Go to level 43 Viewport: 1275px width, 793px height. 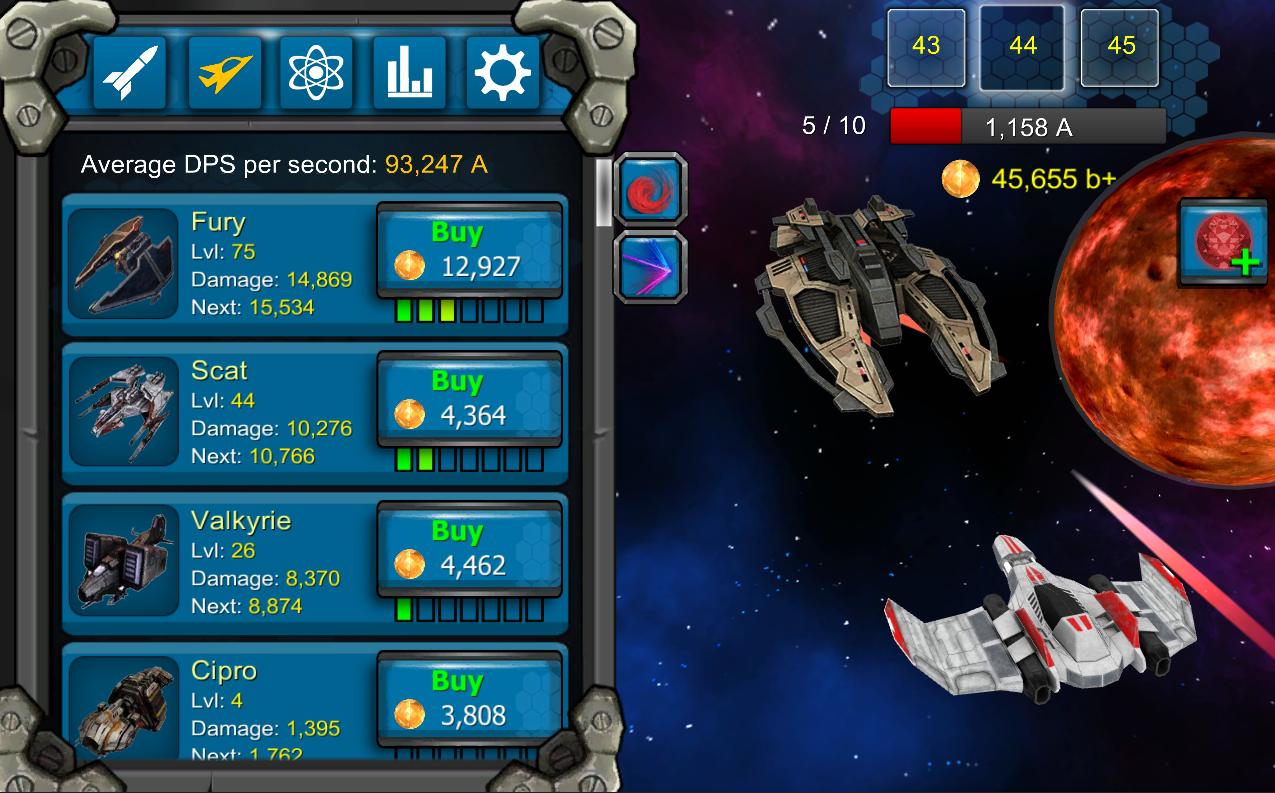(926, 47)
